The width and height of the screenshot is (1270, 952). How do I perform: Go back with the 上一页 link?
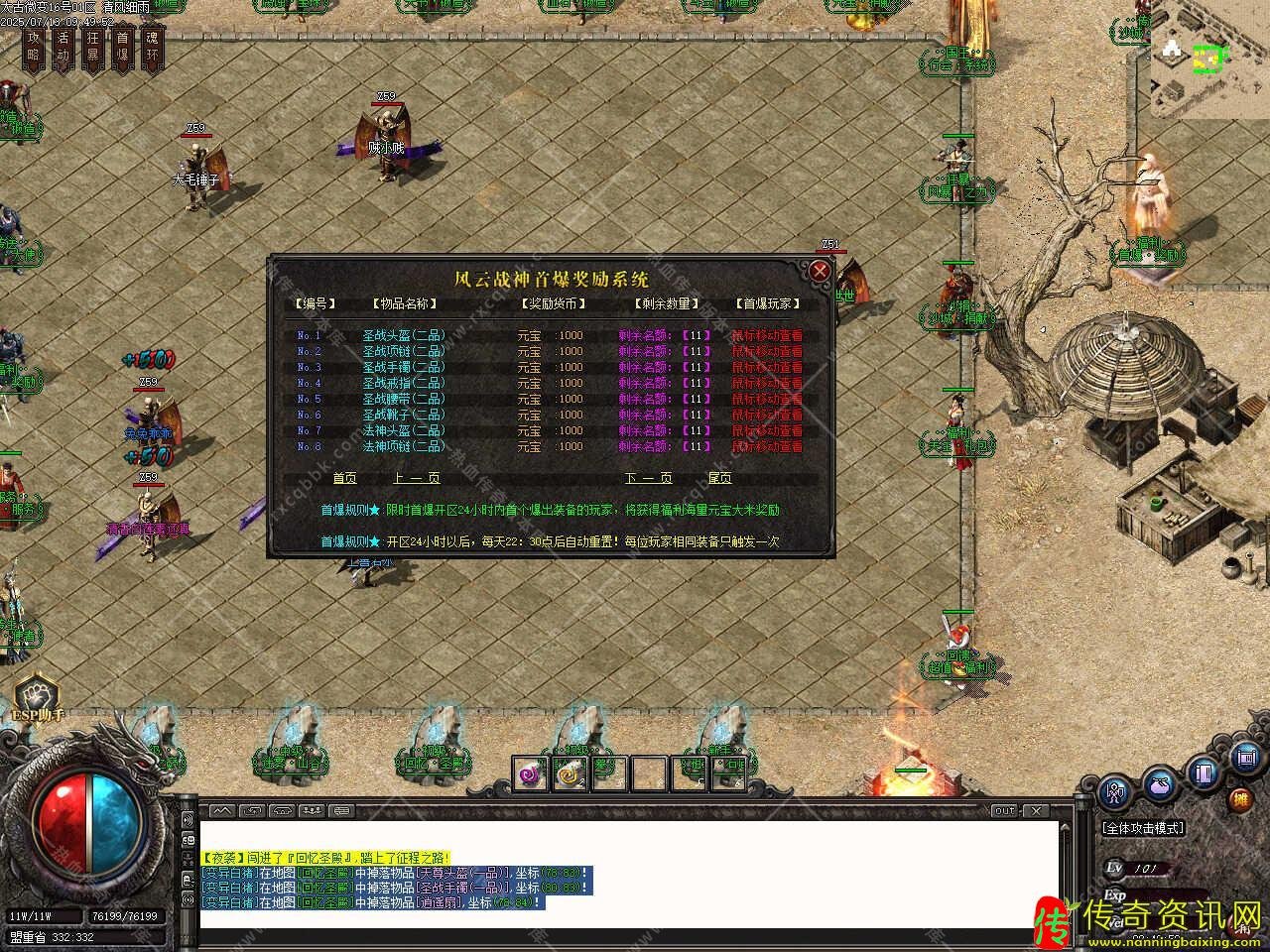point(417,478)
